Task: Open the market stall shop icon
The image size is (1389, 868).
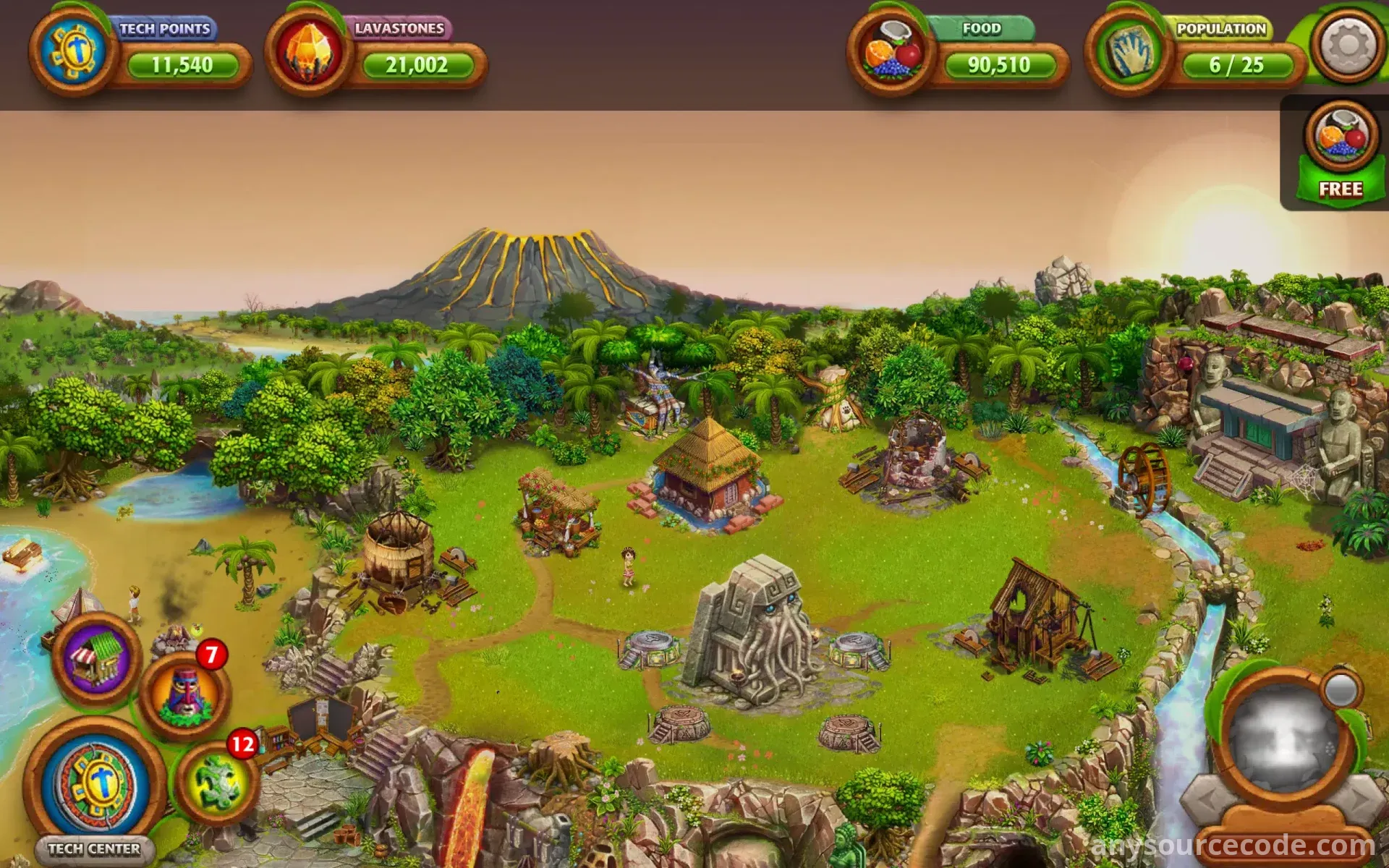Action: pyautogui.click(x=96, y=658)
